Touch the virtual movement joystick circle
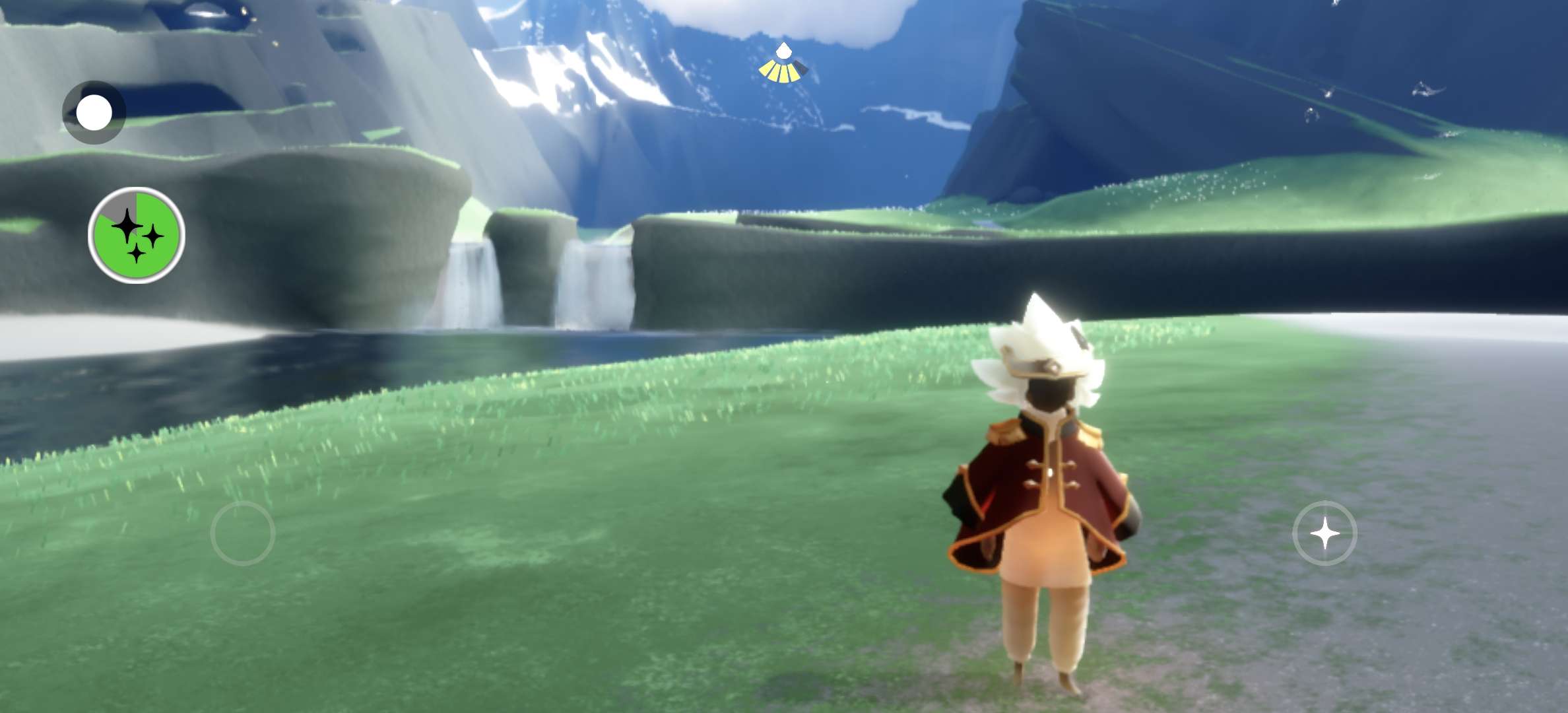Image resolution: width=1568 pixels, height=713 pixels. [x=243, y=533]
